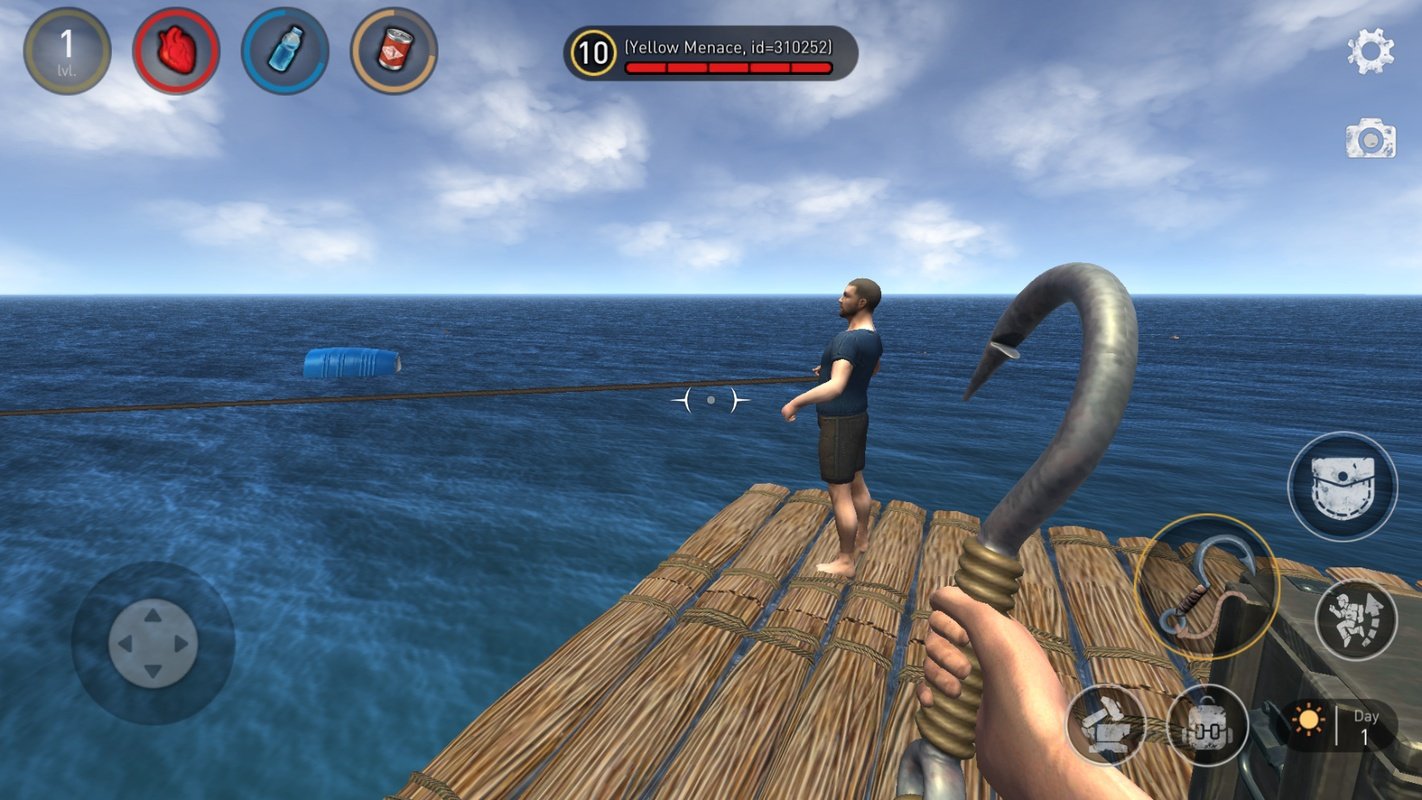Click the Yellow Menace health bar
Image resolution: width=1422 pixels, height=800 pixels.
click(727, 67)
